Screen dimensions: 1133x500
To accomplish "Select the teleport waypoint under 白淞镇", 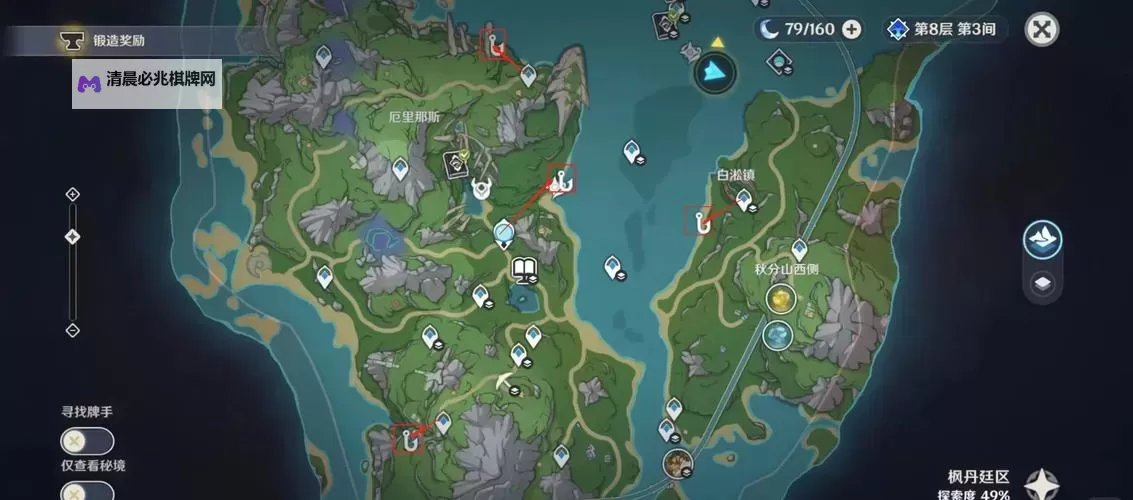I will [x=744, y=201].
